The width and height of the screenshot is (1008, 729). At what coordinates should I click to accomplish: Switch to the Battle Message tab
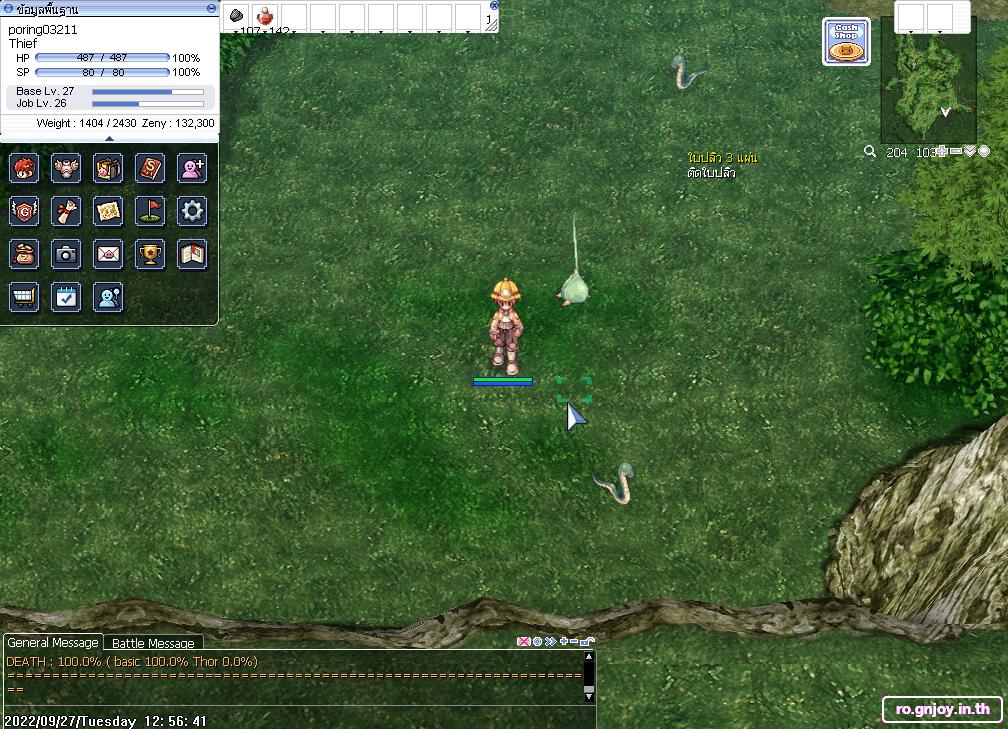point(153,643)
